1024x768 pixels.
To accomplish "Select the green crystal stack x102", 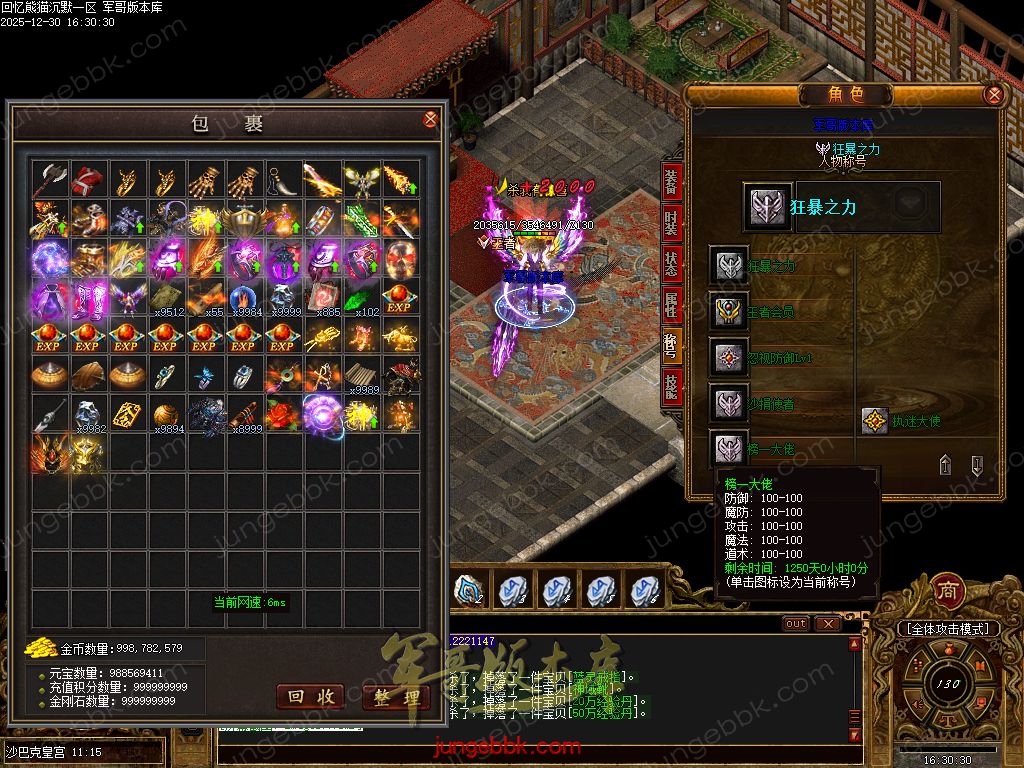I will [x=361, y=298].
